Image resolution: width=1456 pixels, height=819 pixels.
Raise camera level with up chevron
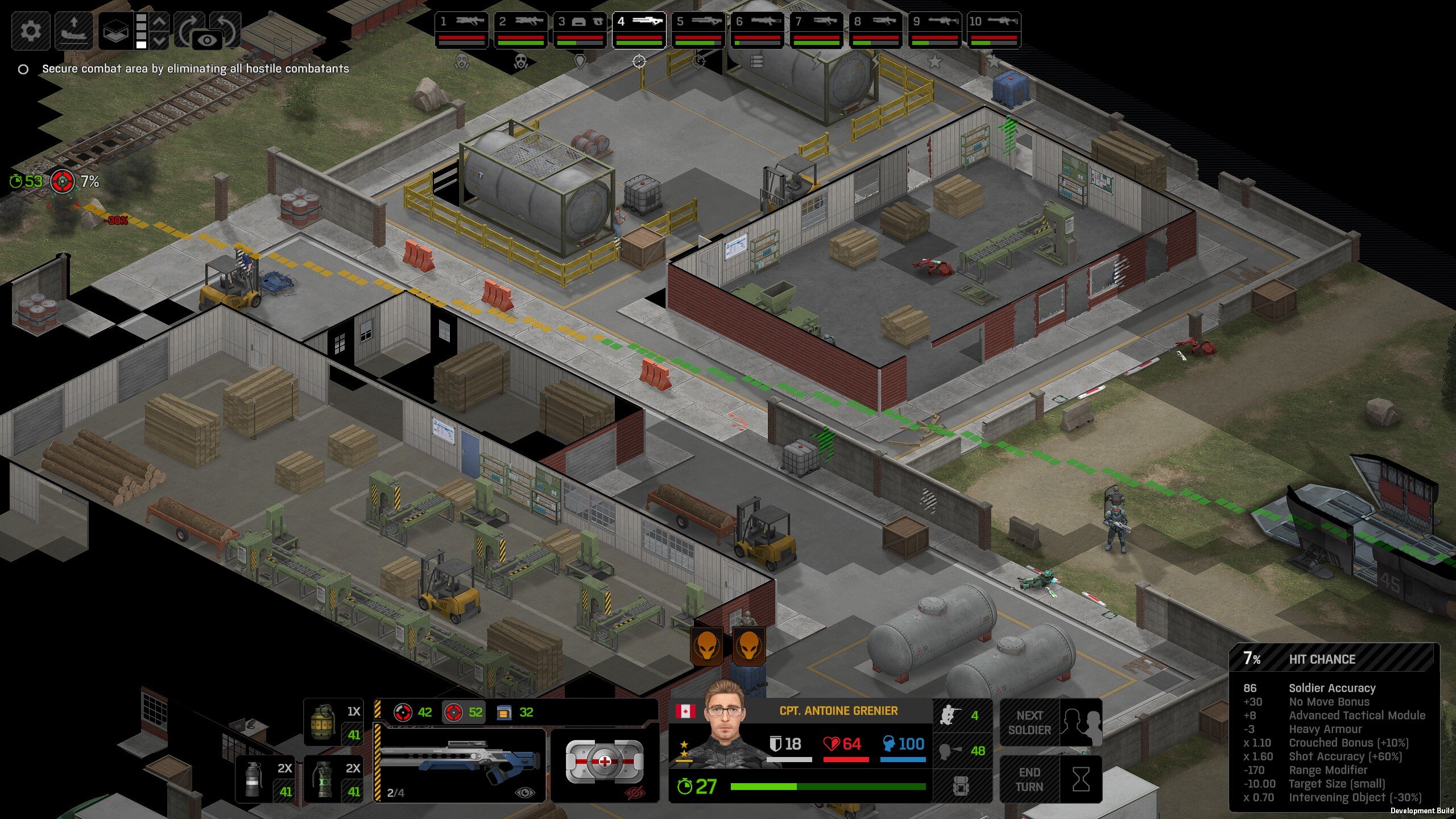pos(160,22)
